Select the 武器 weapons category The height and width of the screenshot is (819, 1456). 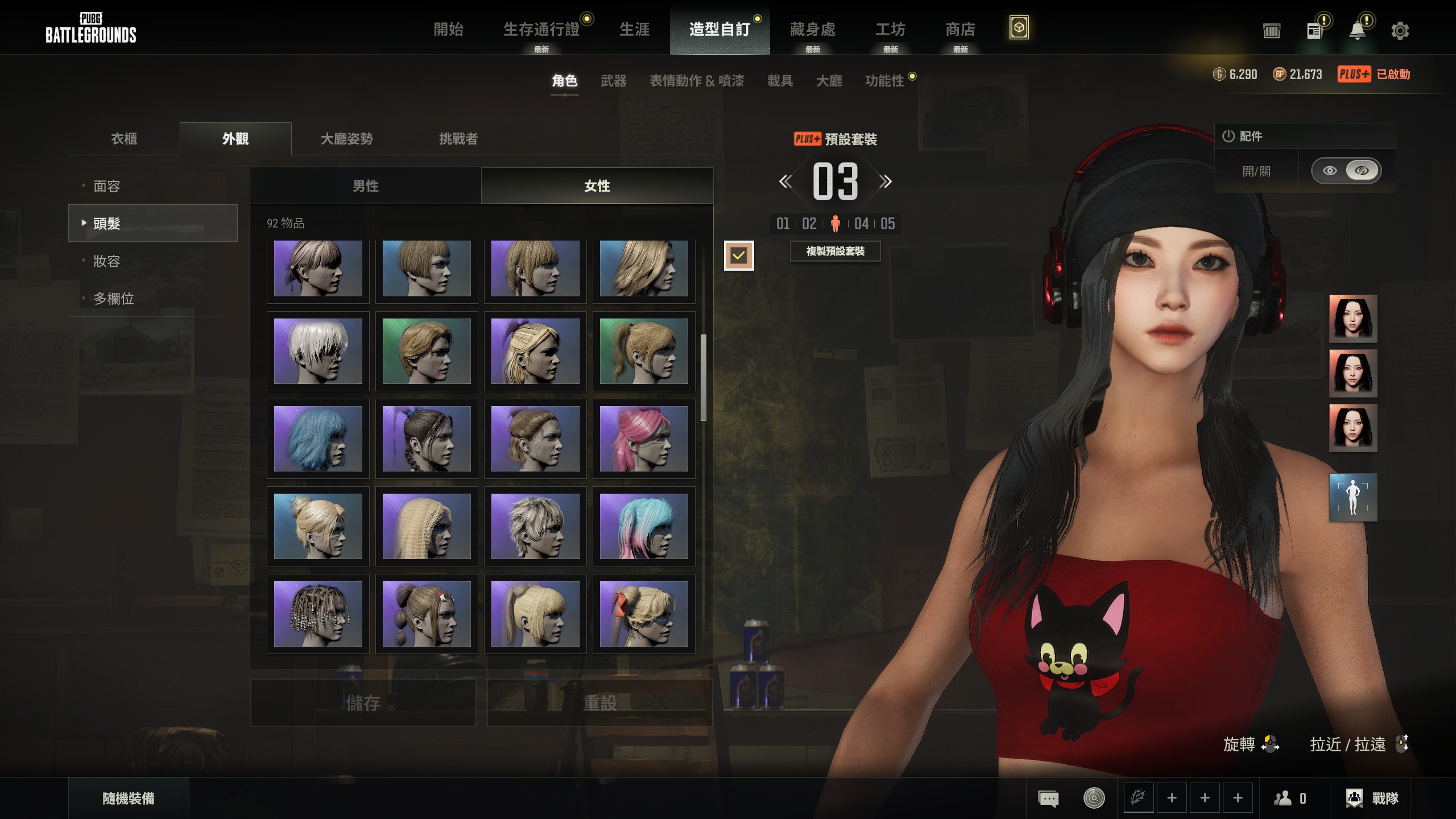613,81
